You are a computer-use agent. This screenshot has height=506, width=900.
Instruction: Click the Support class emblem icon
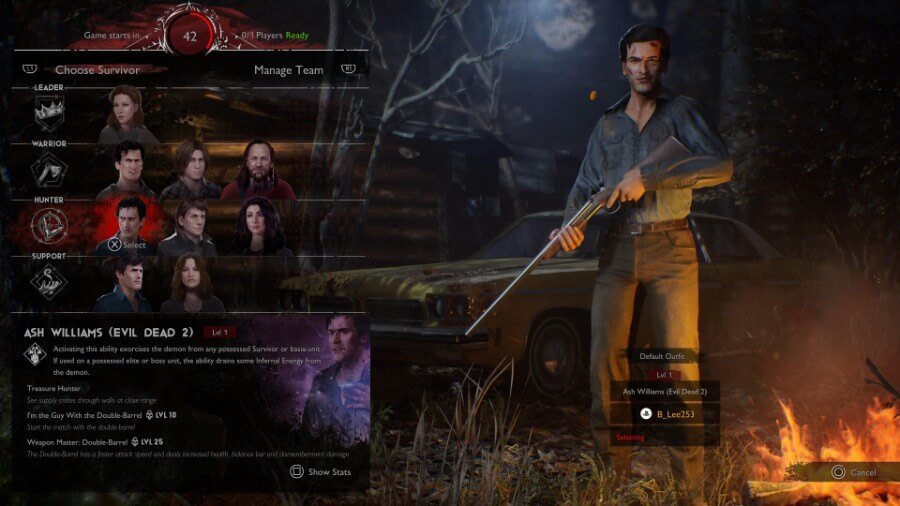pos(49,283)
